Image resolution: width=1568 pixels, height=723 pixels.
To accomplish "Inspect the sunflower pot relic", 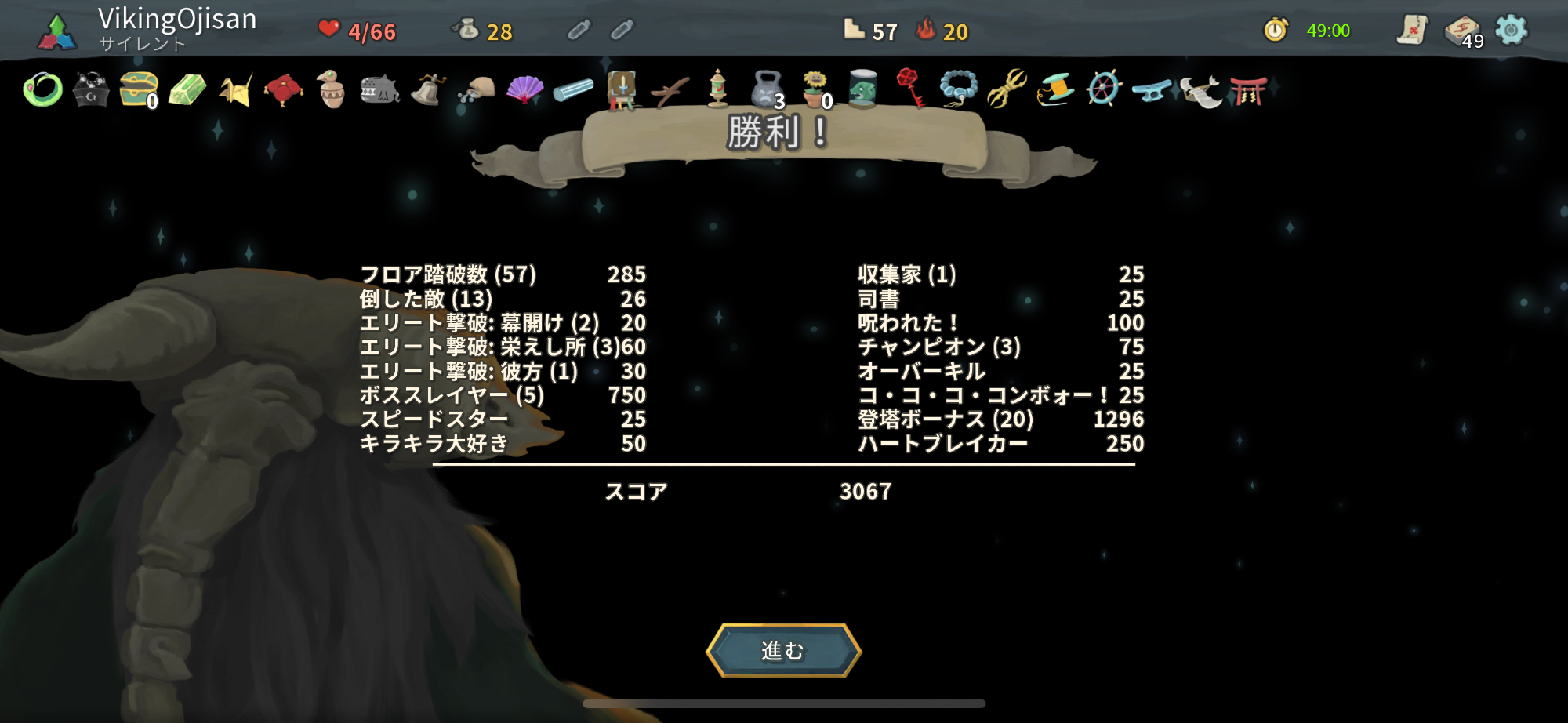I will pyautogui.click(x=815, y=89).
